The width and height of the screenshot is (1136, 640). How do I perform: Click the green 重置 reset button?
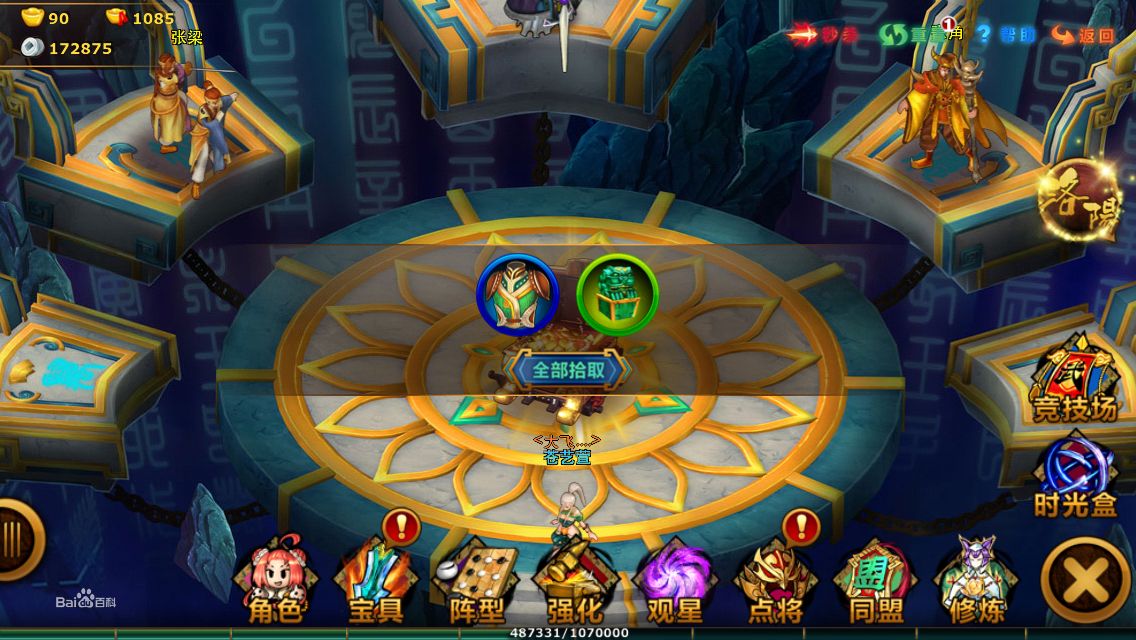click(910, 35)
